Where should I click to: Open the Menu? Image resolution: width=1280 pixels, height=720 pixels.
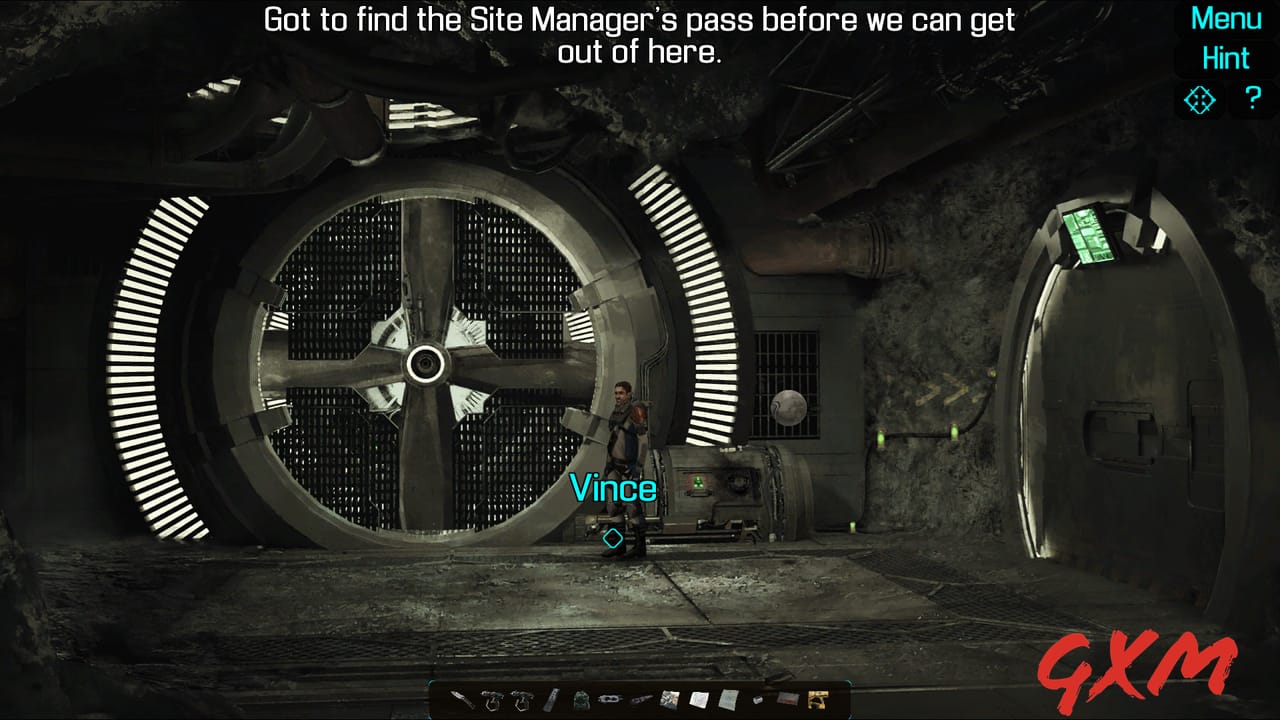tap(1226, 18)
